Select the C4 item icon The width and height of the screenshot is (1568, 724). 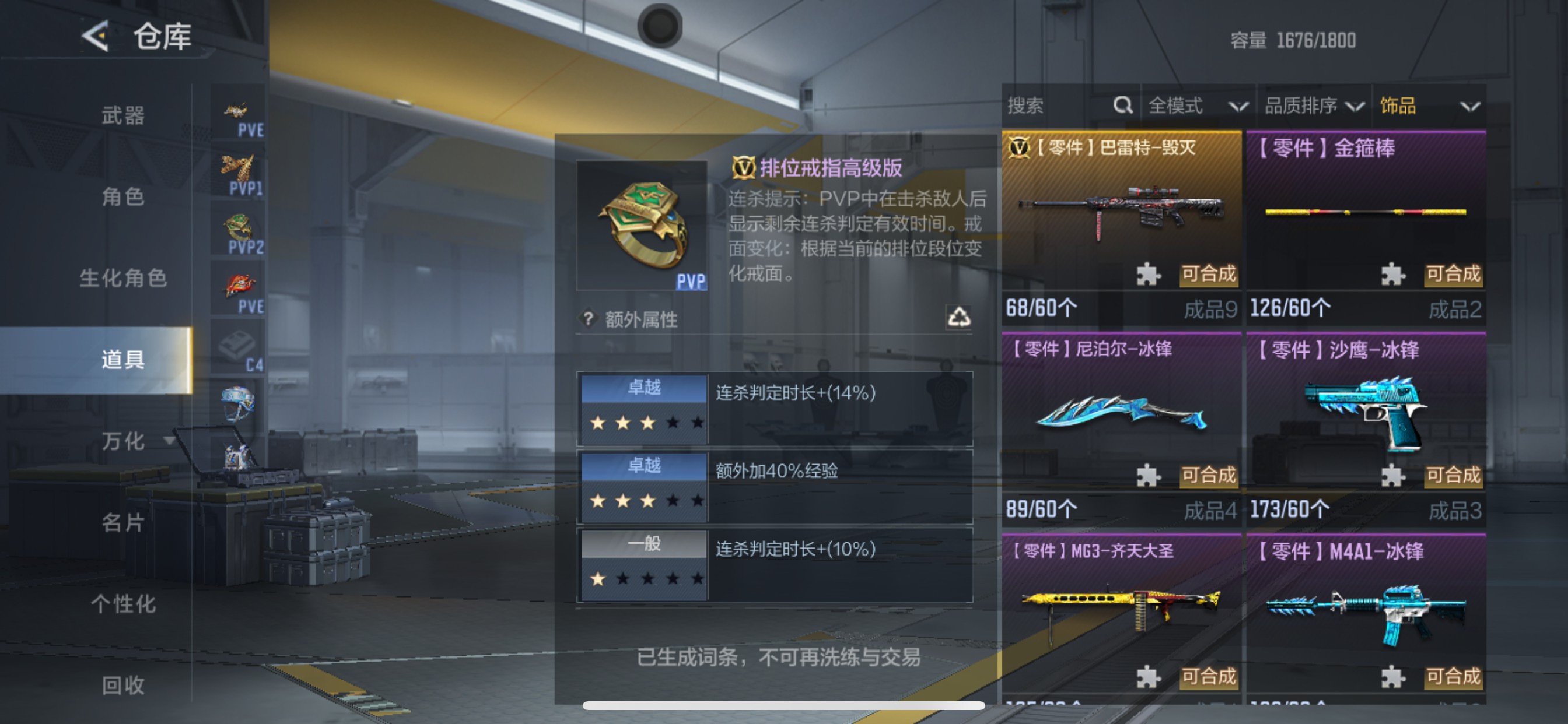(239, 346)
